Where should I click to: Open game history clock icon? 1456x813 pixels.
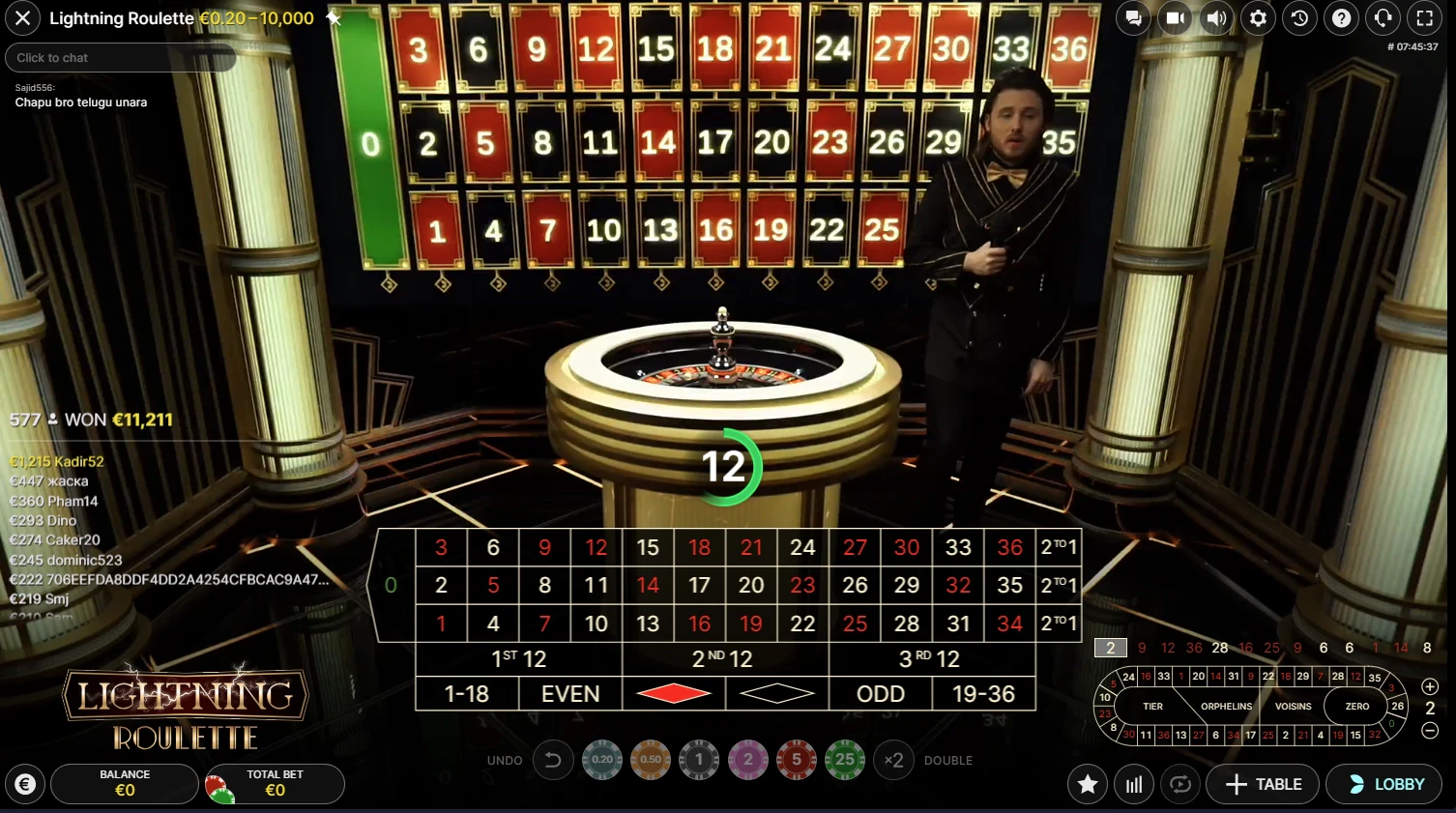[1299, 18]
